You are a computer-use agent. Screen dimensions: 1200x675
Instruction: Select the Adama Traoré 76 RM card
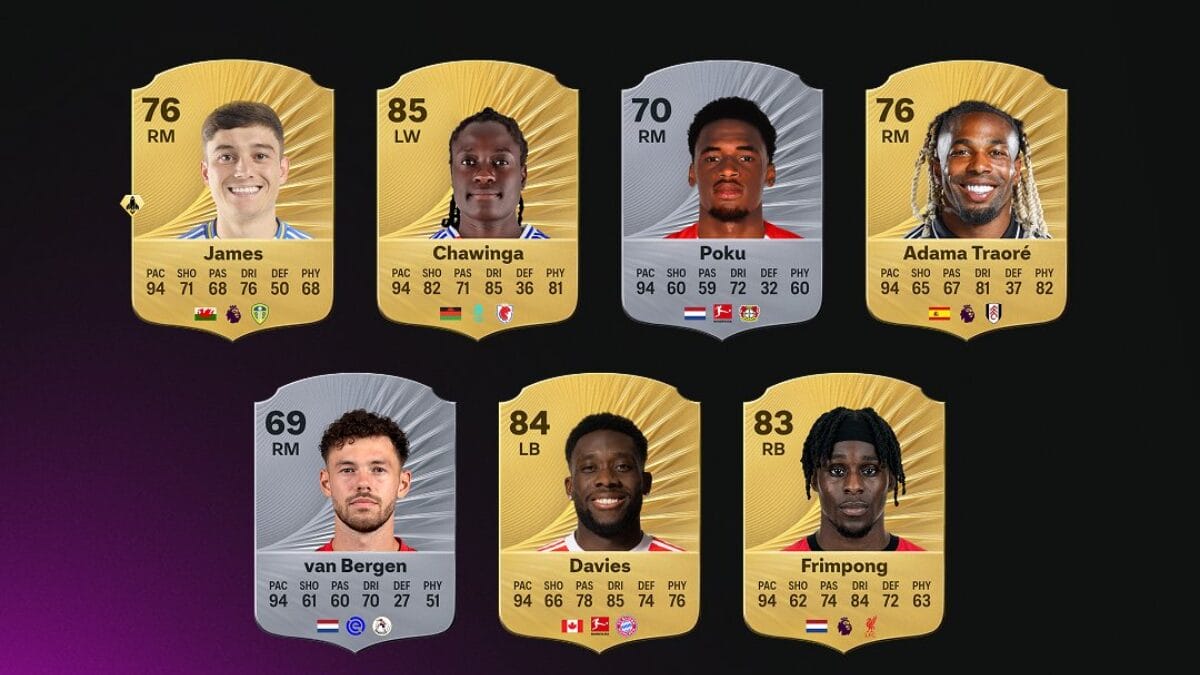966,200
